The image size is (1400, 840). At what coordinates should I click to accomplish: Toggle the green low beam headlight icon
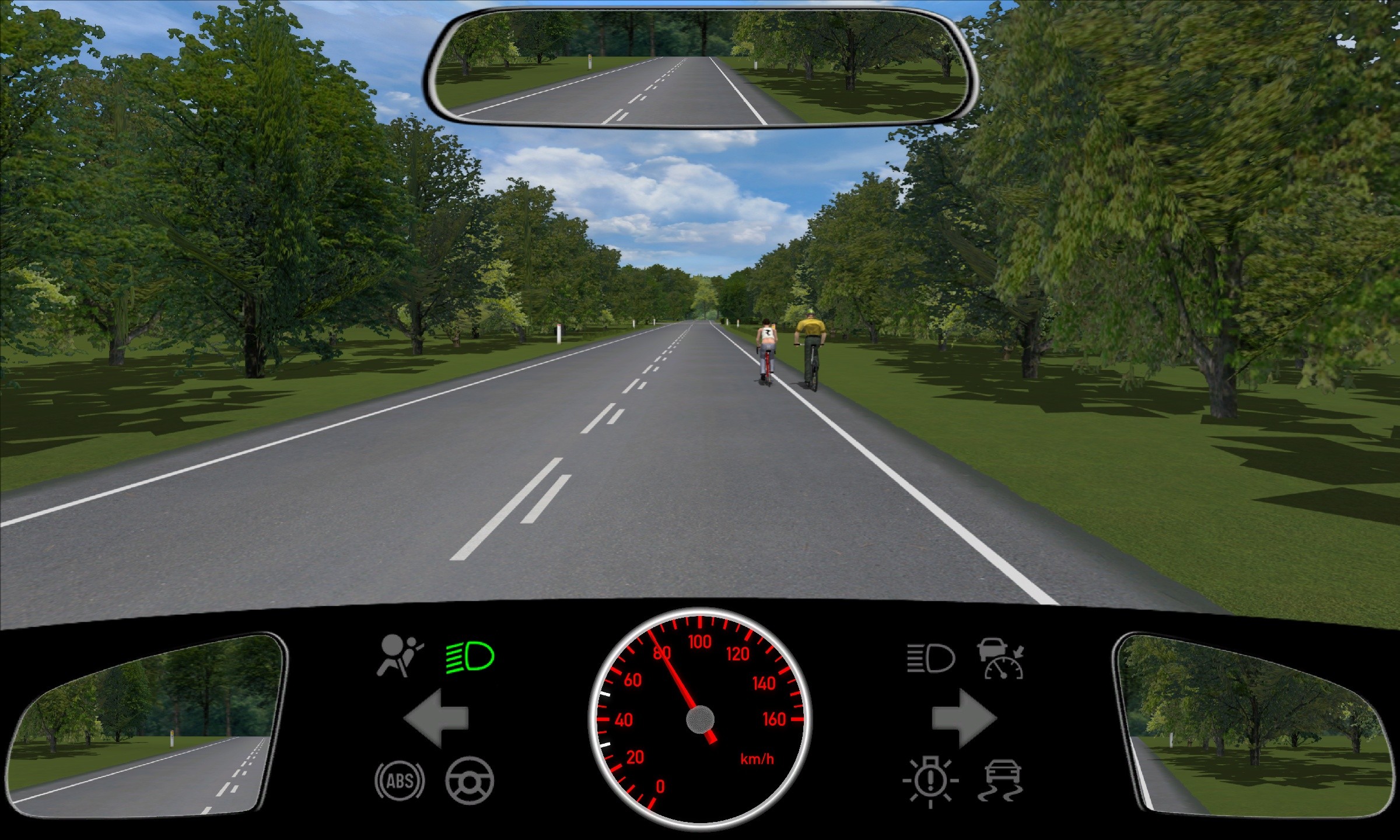tap(470, 657)
